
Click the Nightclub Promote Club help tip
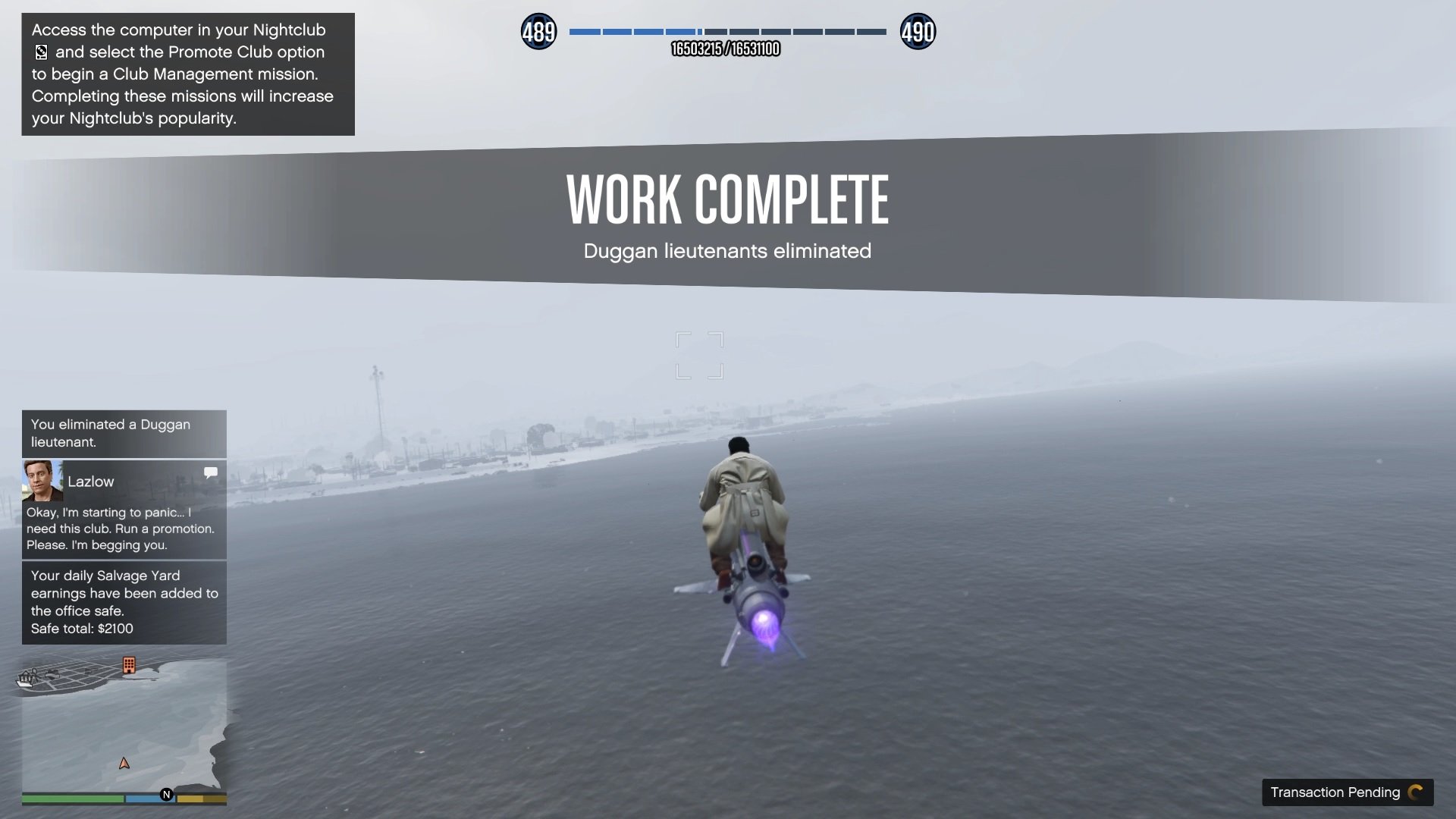[188, 74]
